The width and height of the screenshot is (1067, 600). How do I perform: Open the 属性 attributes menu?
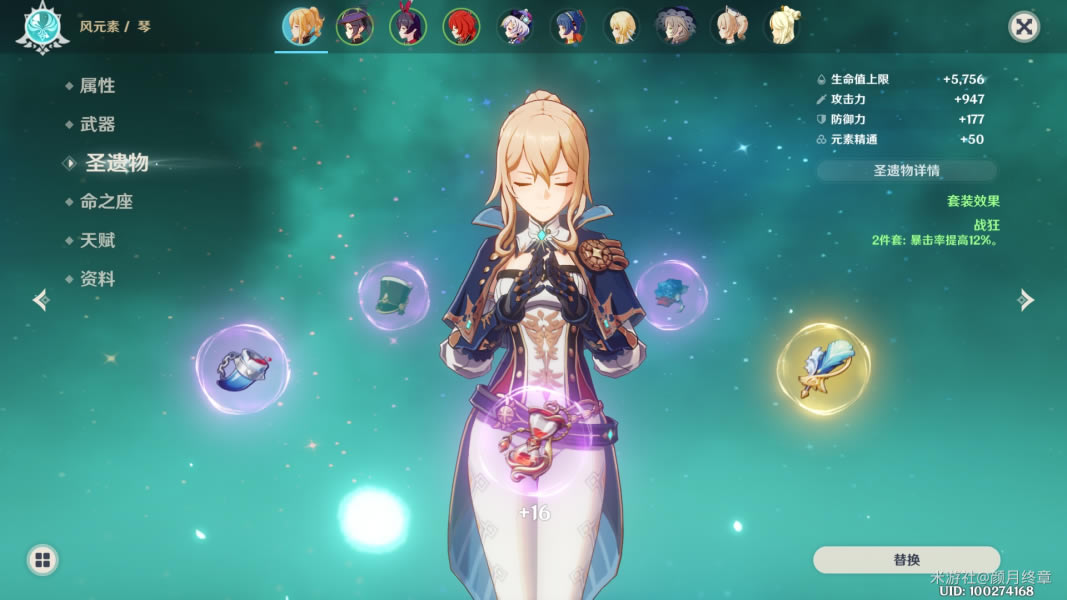(x=97, y=86)
